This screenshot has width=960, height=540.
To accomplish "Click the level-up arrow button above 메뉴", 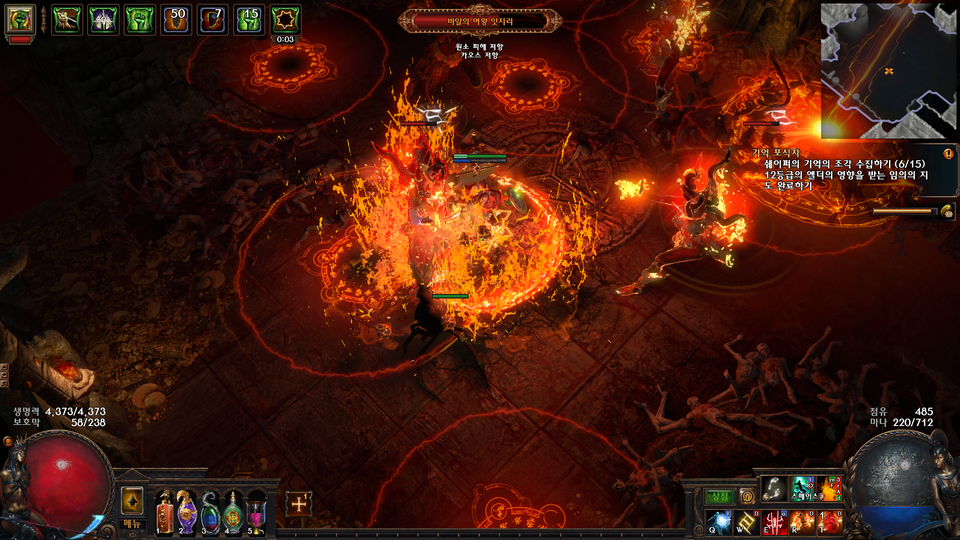I will tap(133, 500).
